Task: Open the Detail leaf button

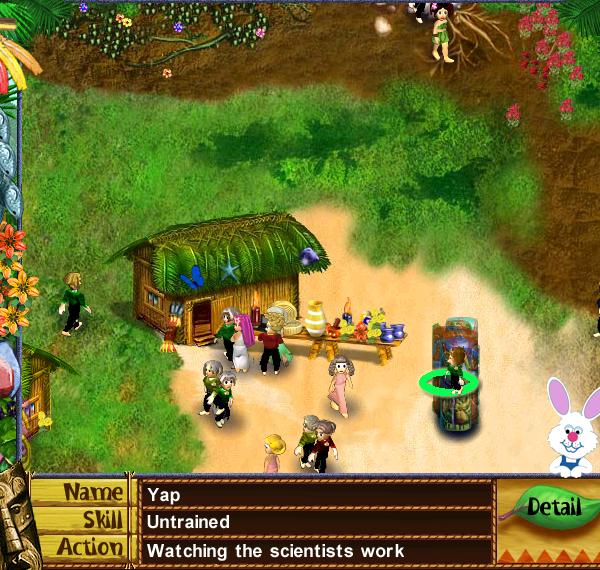Action: click(551, 506)
